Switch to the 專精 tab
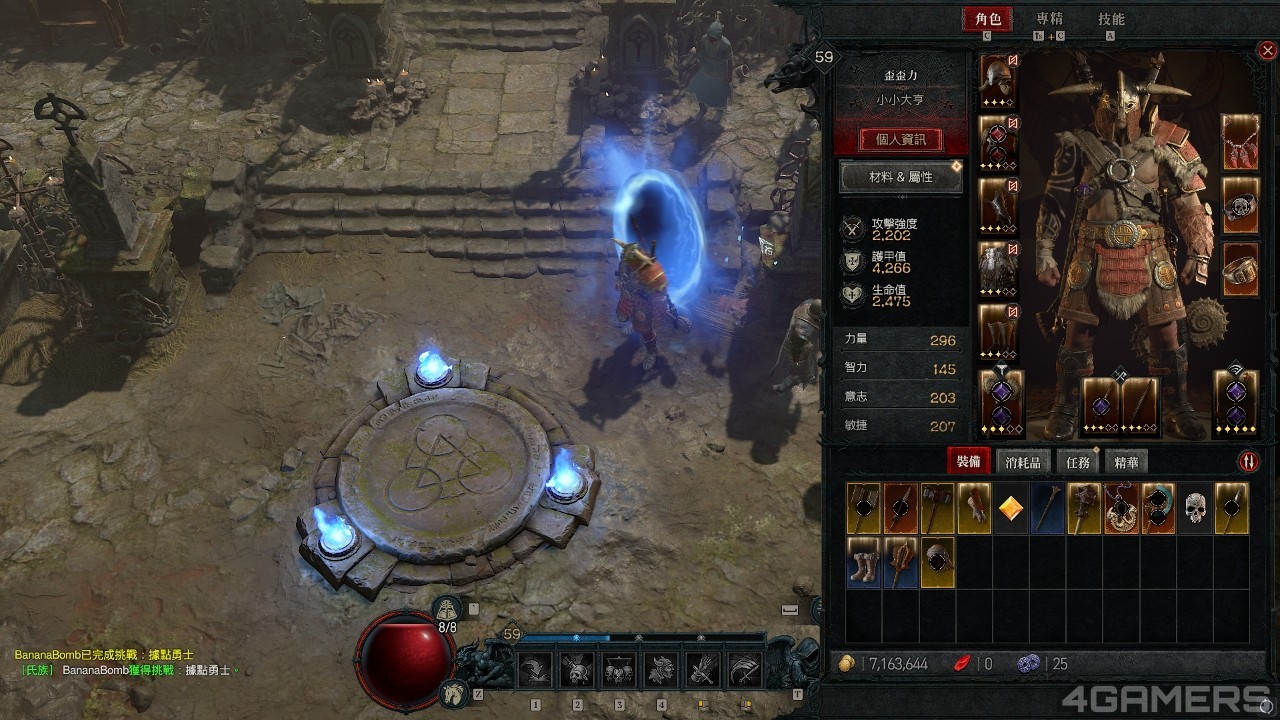The width and height of the screenshot is (1280, 720). point(1049,19)
